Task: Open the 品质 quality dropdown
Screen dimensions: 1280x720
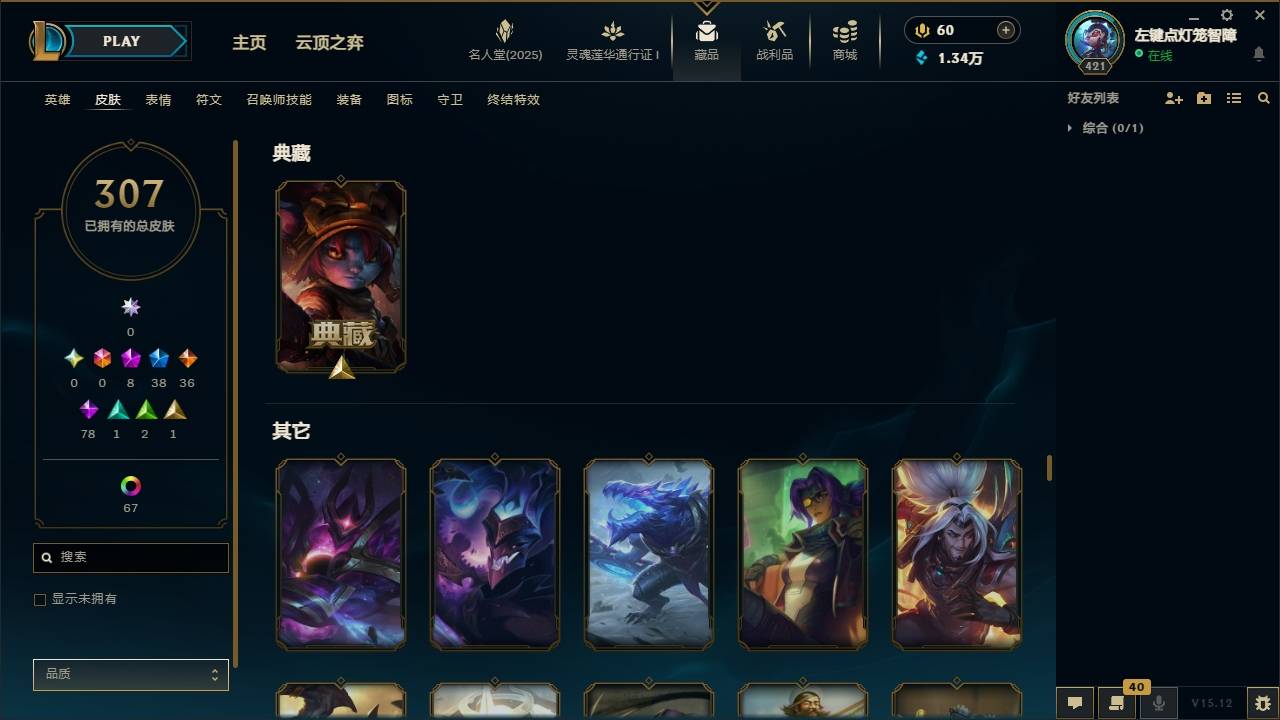Action: point(130,674)
